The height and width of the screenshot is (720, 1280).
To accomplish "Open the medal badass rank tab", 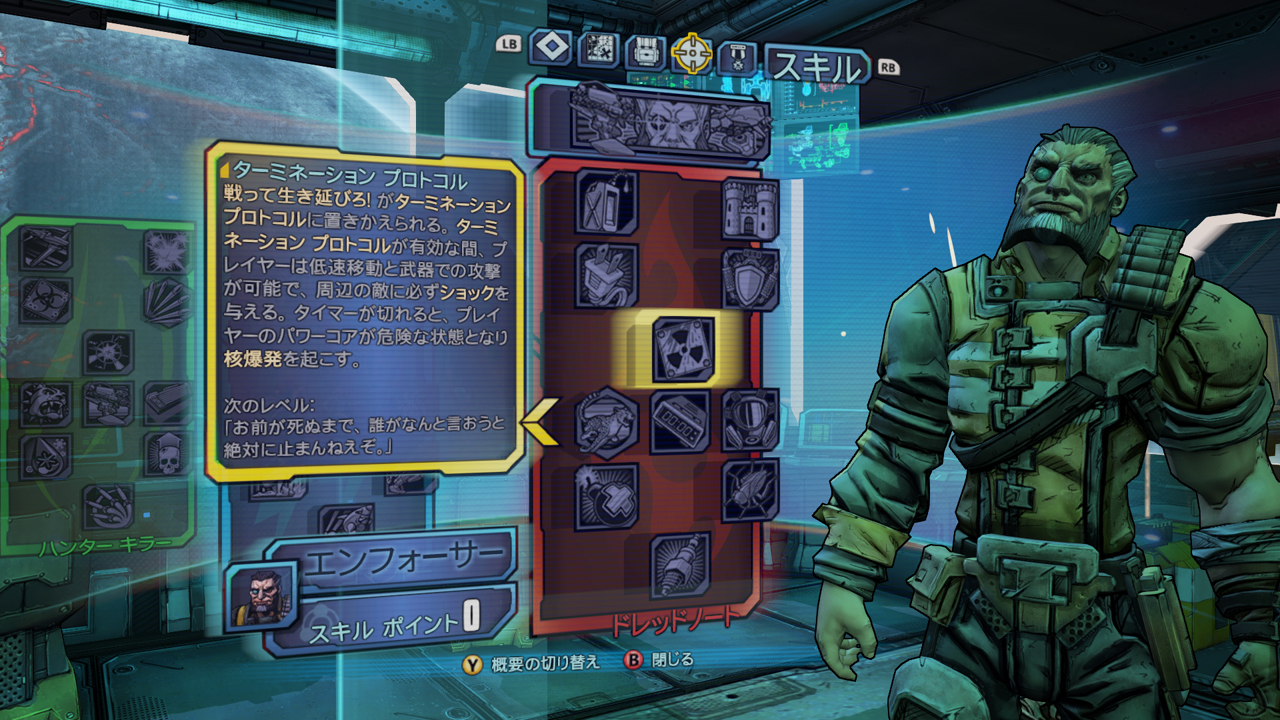I will 735,57.
